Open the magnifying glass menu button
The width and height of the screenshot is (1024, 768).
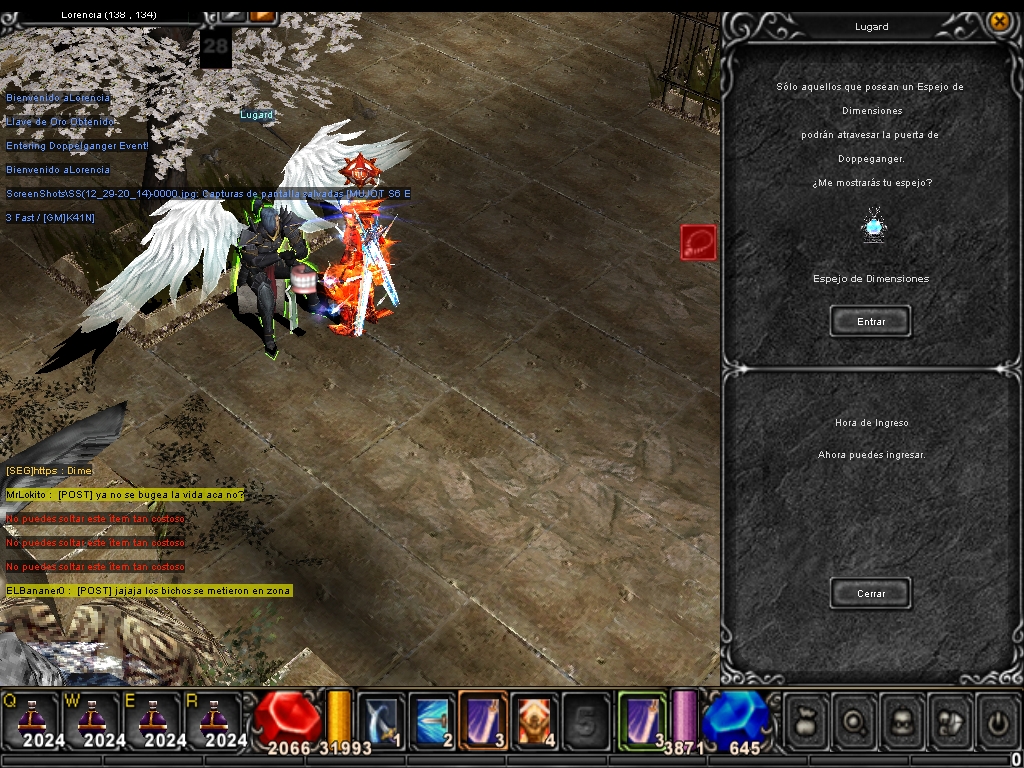pos(853,720)
